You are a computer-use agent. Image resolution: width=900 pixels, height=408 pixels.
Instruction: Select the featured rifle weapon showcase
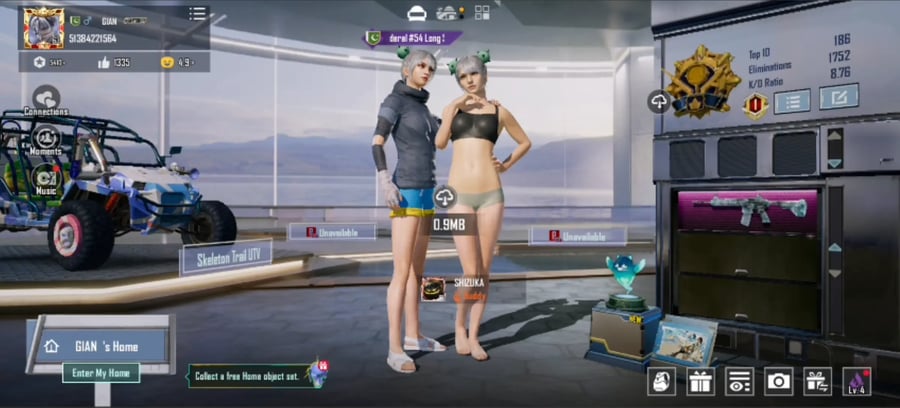748,210
